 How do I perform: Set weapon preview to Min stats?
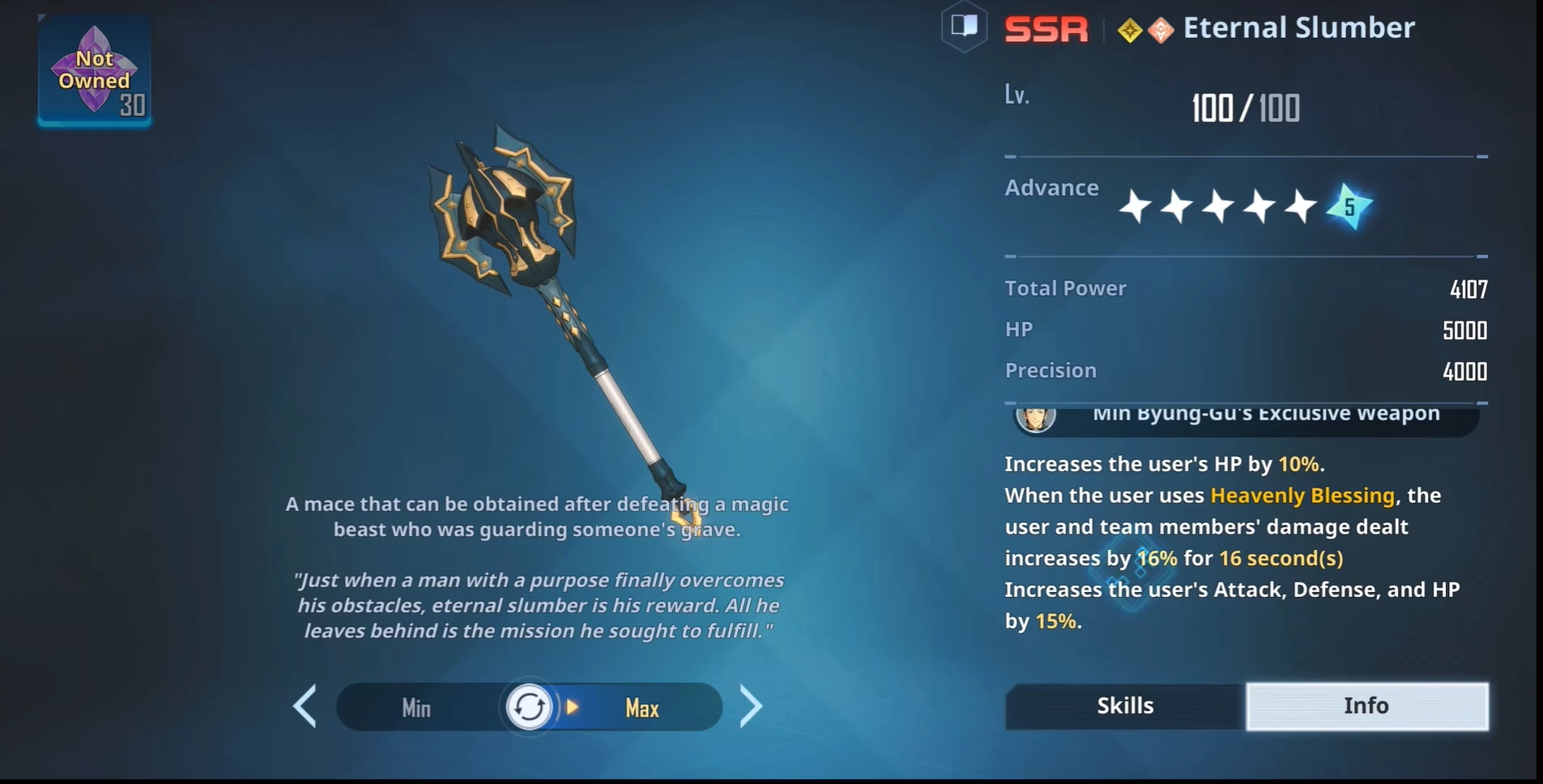[416, 708]
